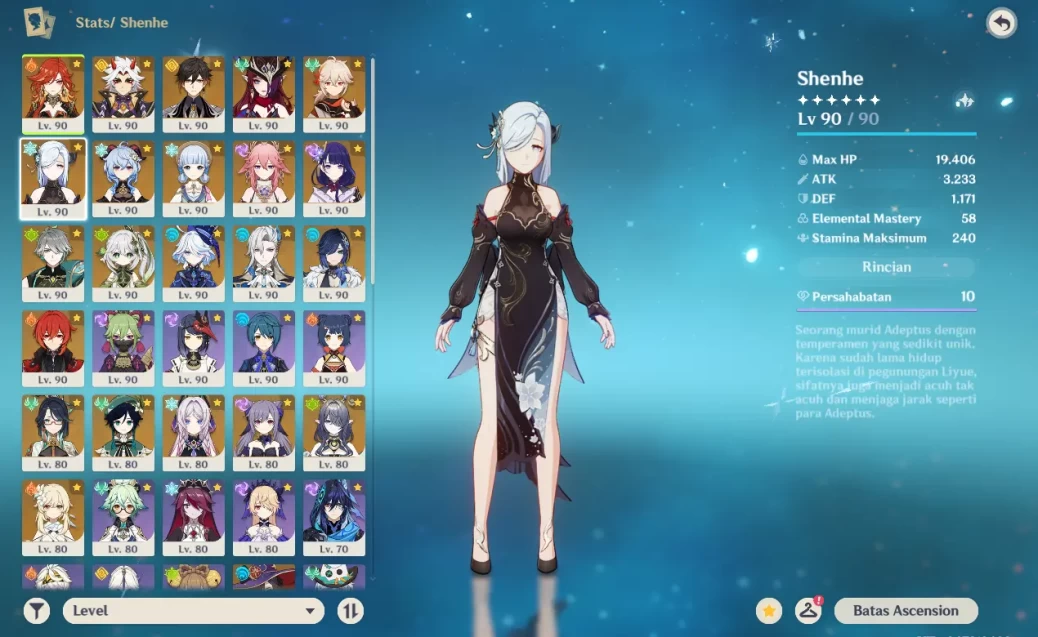The width and height of the screenshot is (1038, 637).
Task: Open the Level sort dropdown
Action: coord(194,610)
